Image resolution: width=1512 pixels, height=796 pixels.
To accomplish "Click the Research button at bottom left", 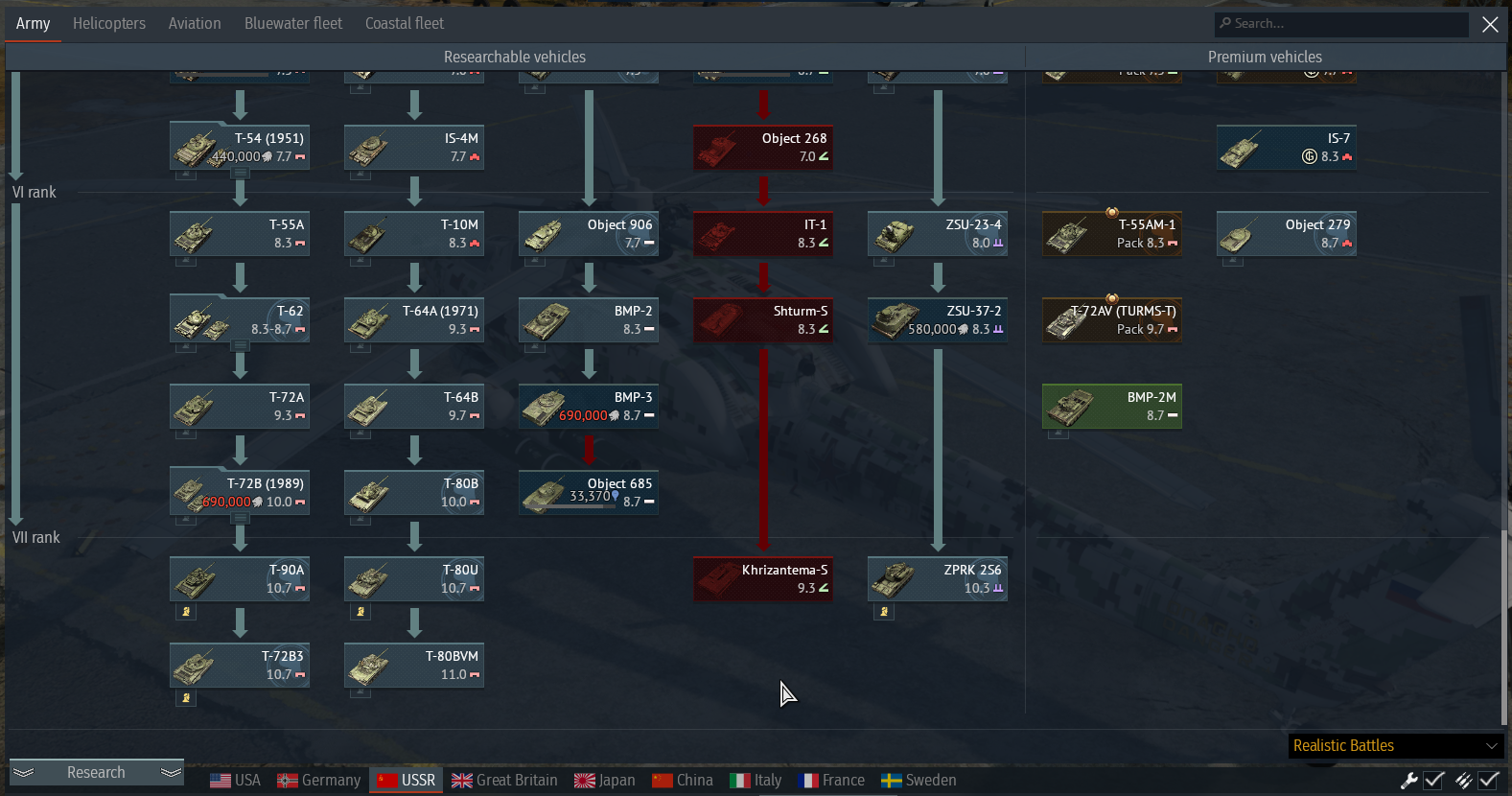I will coord(96,772).
